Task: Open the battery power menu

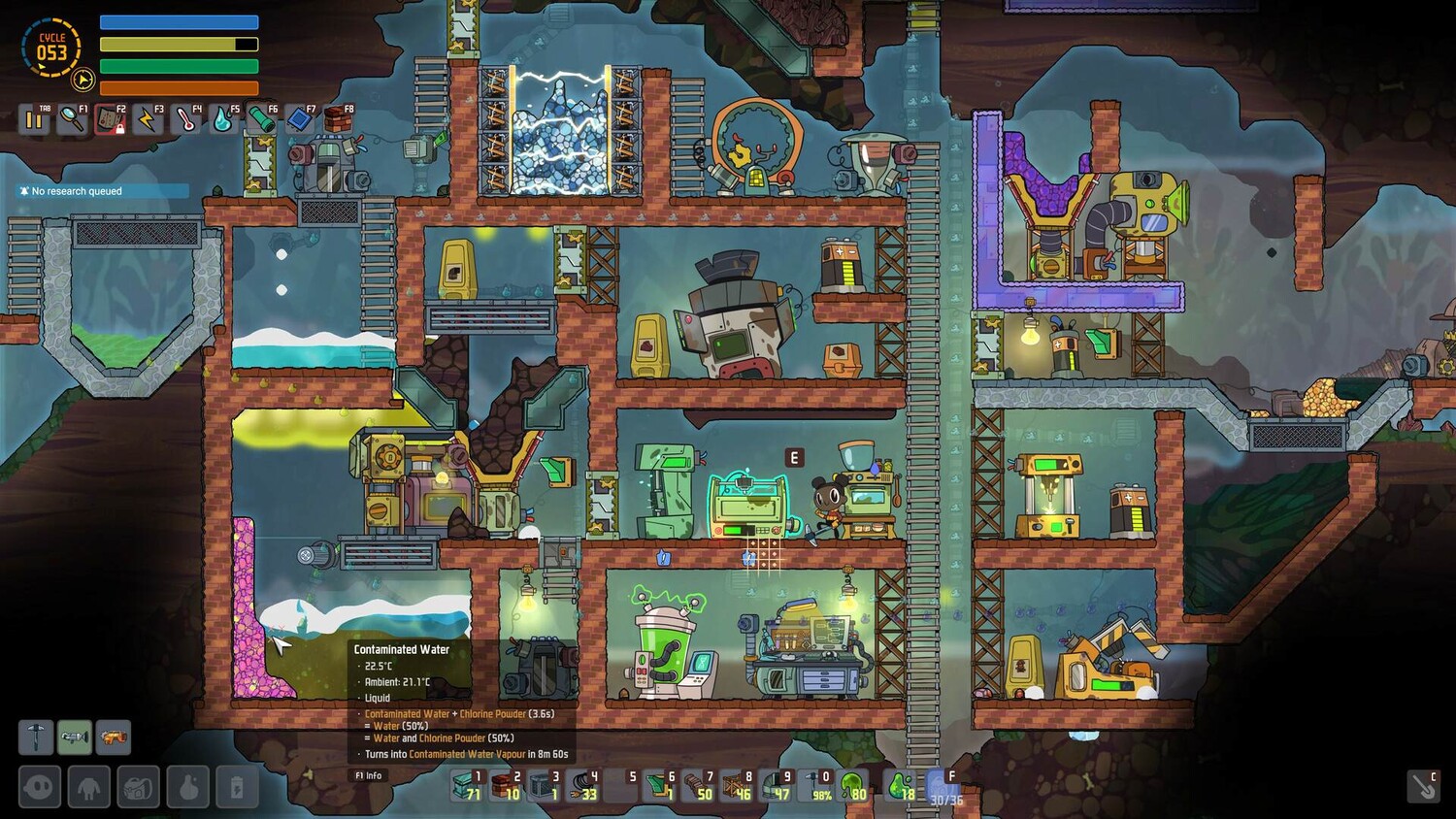Action: (x=237, y=786)
